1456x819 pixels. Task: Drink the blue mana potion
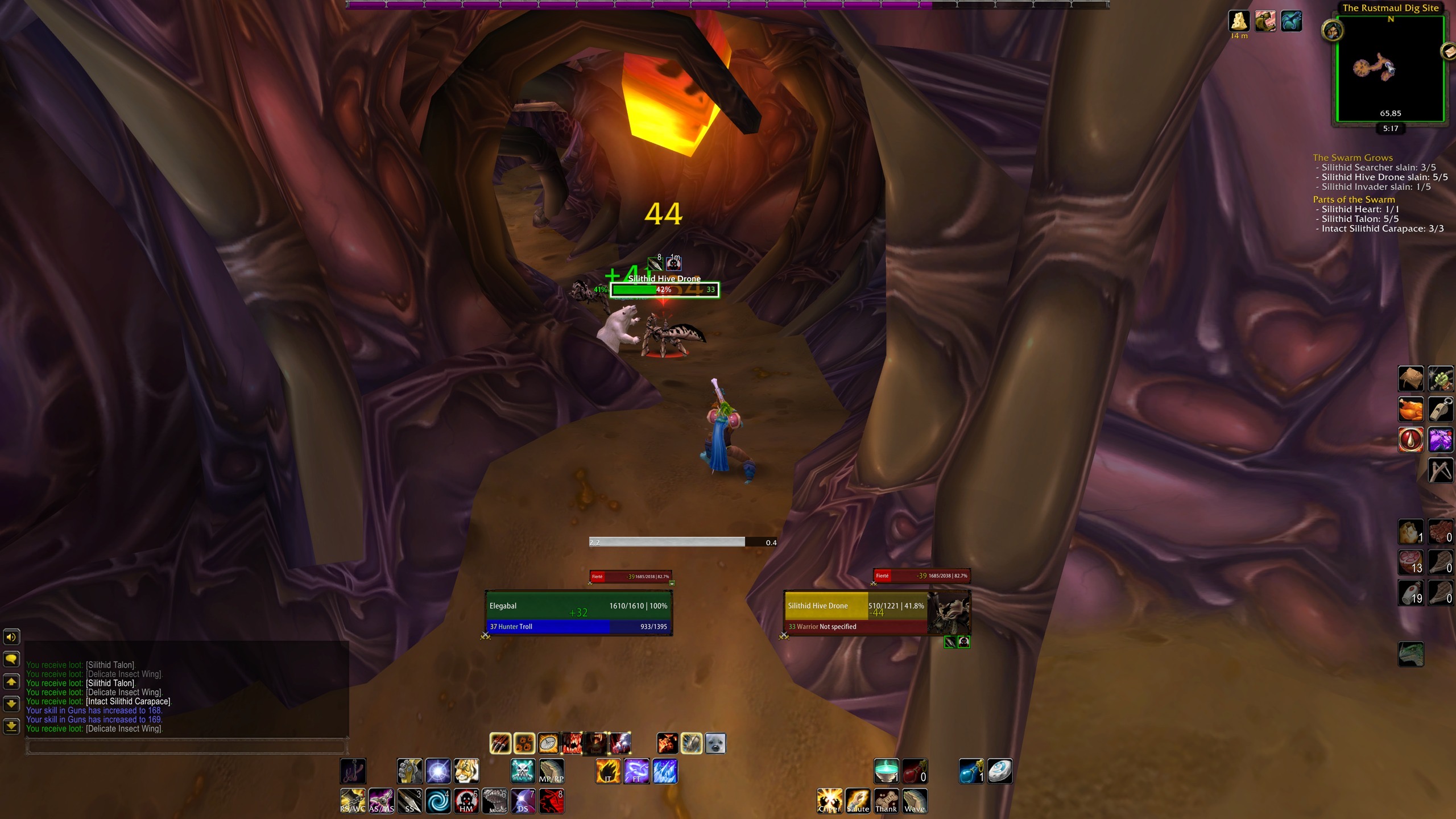971,772
